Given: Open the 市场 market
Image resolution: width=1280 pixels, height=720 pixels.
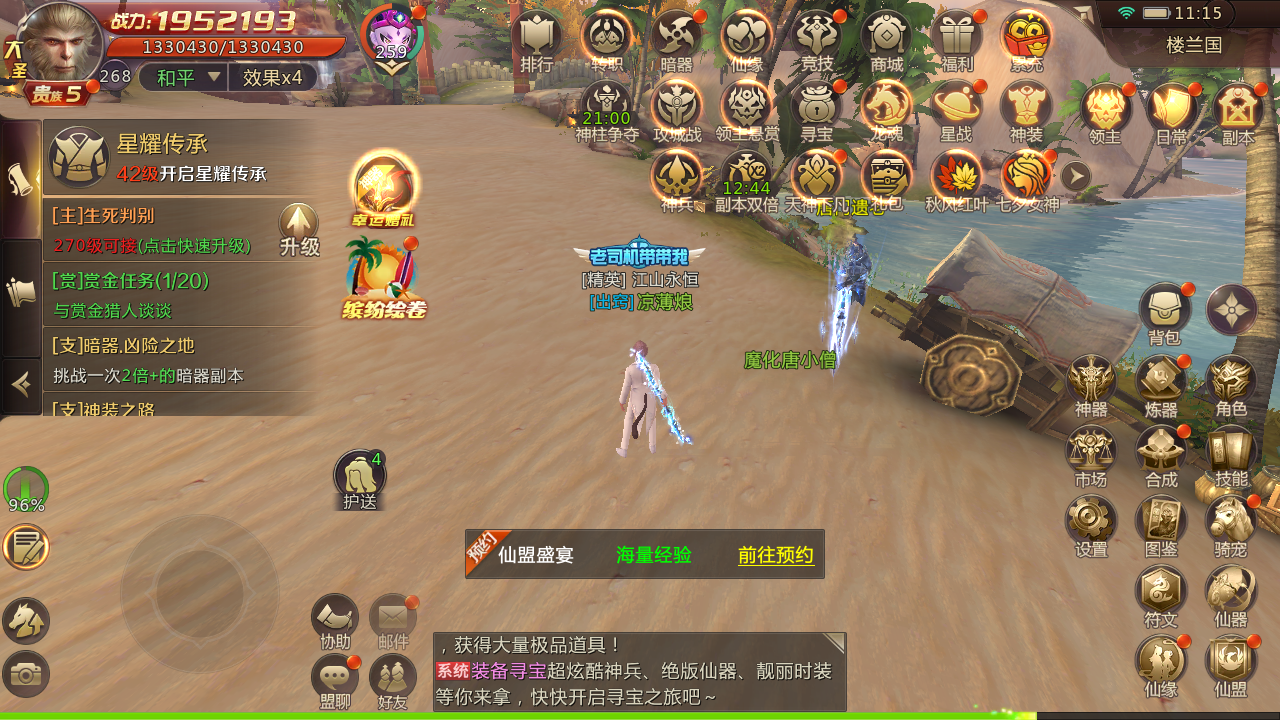Looking at the screenshot, I should 1091,451.
